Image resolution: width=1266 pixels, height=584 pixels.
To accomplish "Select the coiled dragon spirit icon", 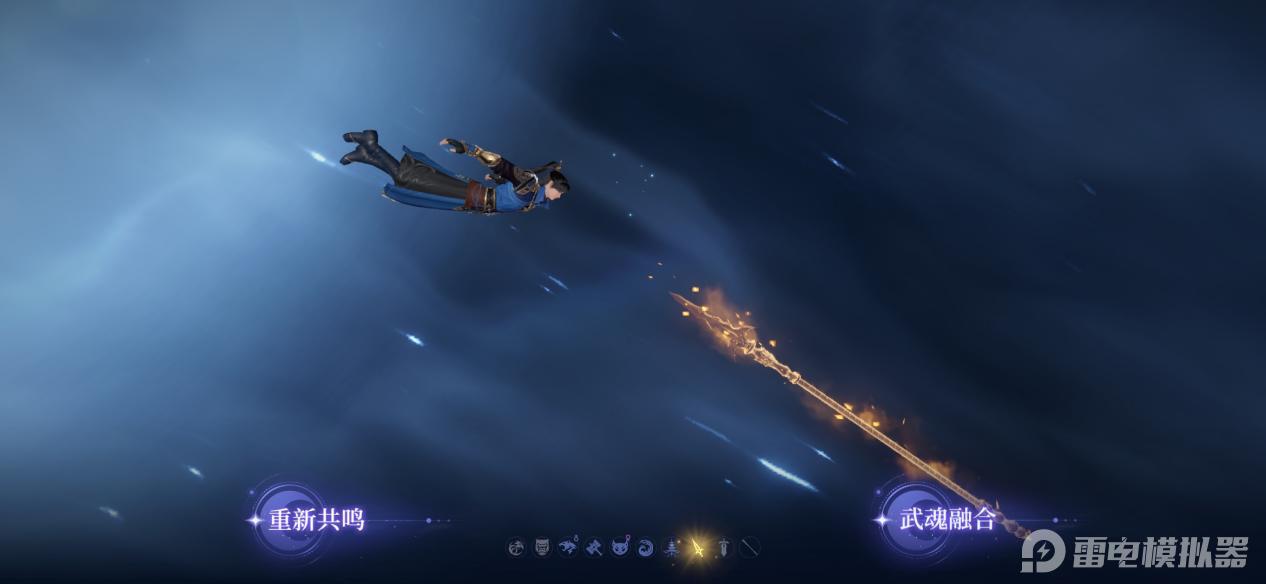I will coord(516,547).
